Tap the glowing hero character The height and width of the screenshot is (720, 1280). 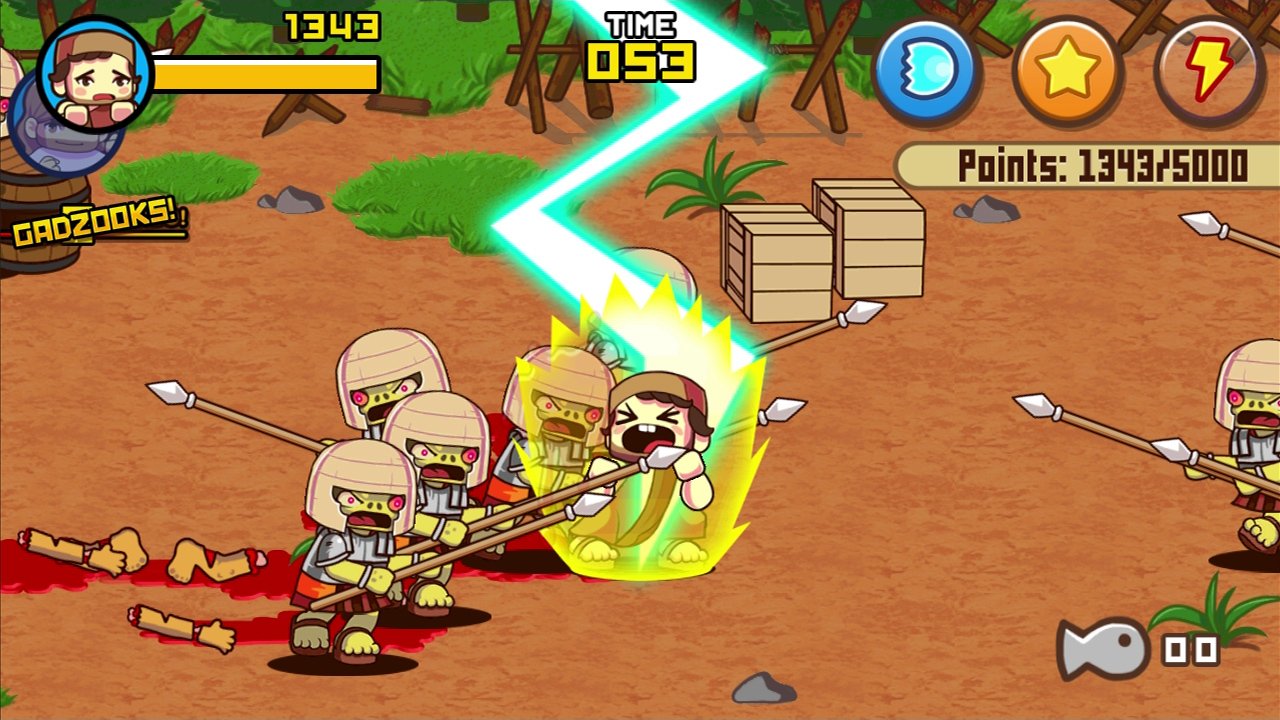pos(655,450)
